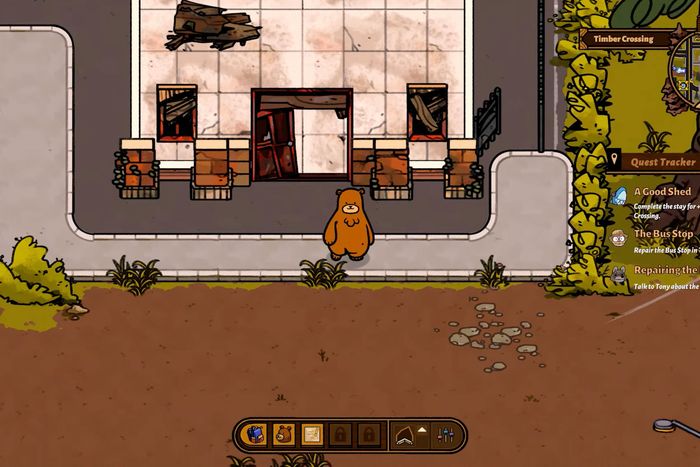Open the backpack inventory
The width and height of the screenshot is (700, 467).
click(x=255, y=435)
